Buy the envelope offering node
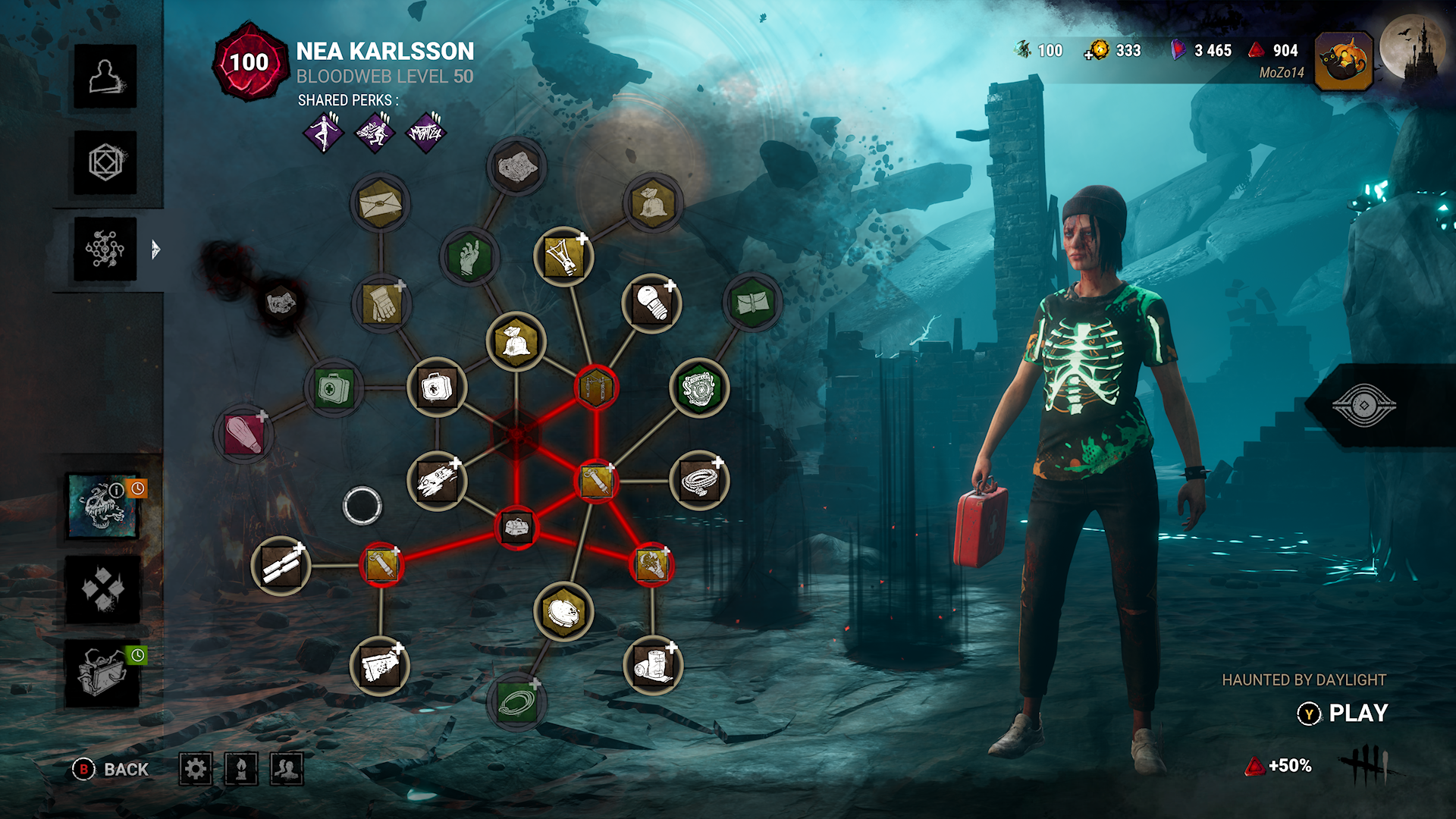Image resolution: width=1456 pixels, height=819 pixels. coord(380,203)
